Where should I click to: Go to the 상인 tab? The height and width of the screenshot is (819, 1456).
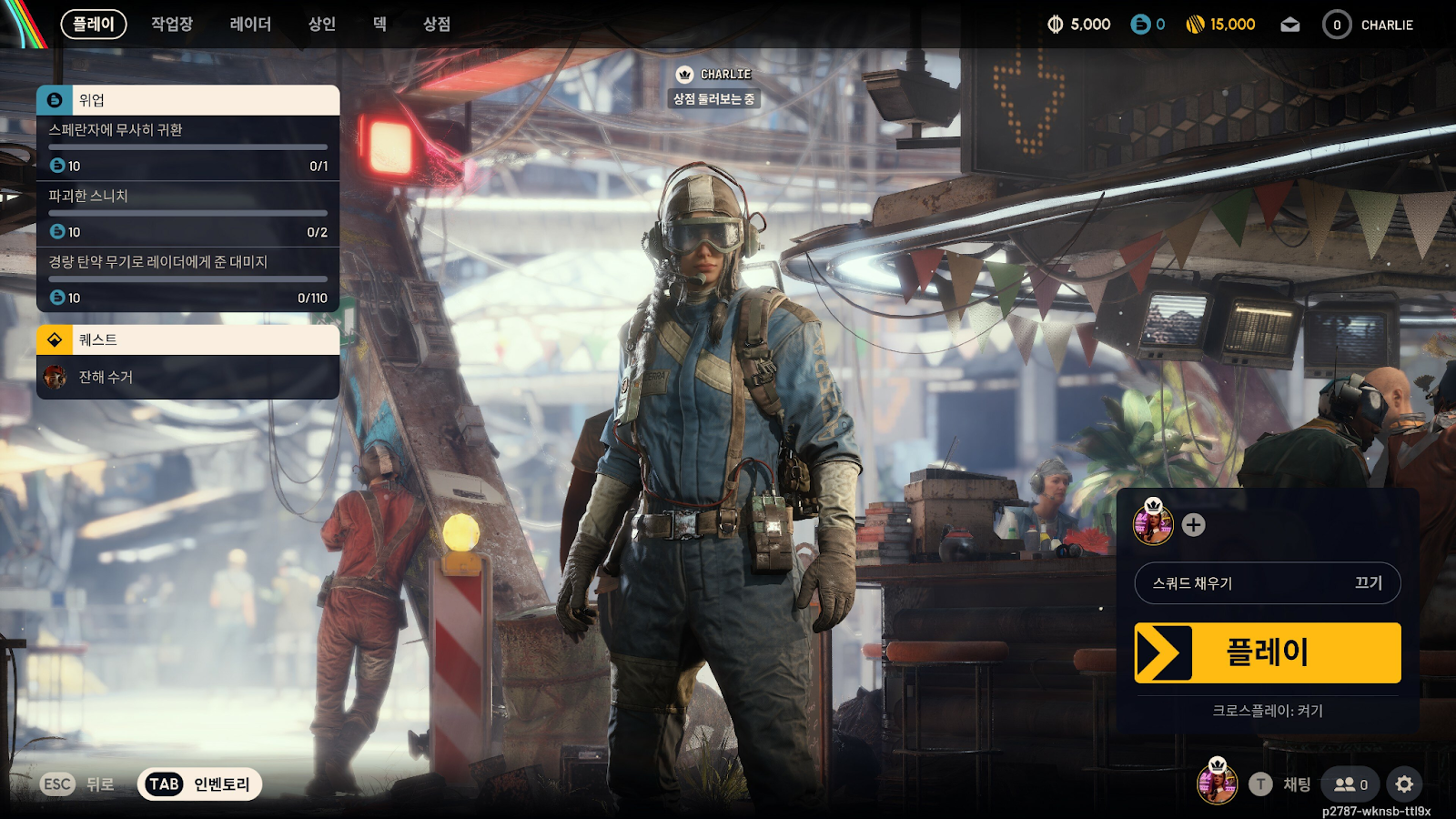(322, 25)
